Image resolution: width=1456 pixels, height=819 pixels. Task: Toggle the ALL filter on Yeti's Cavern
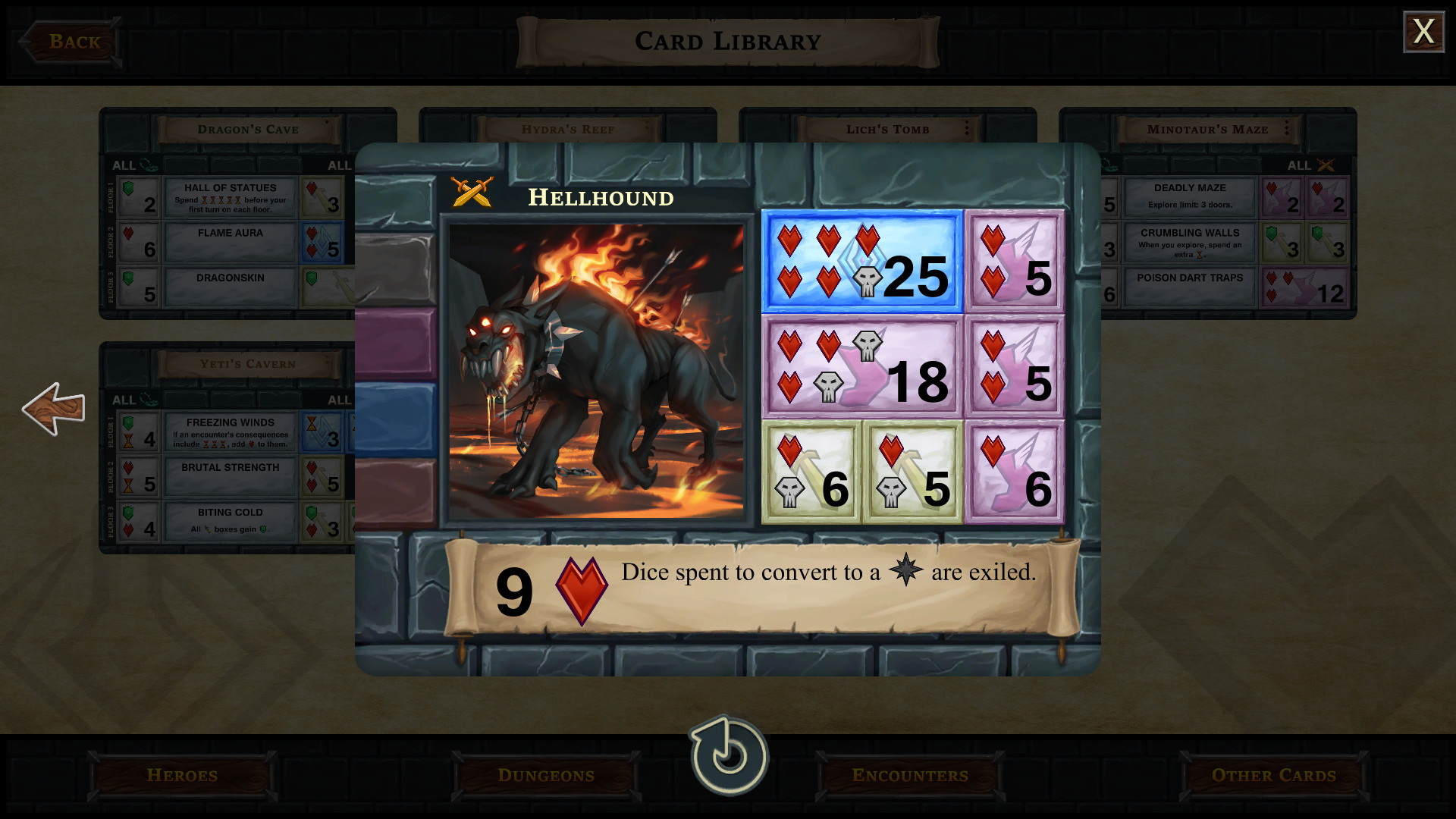(125, 400)
